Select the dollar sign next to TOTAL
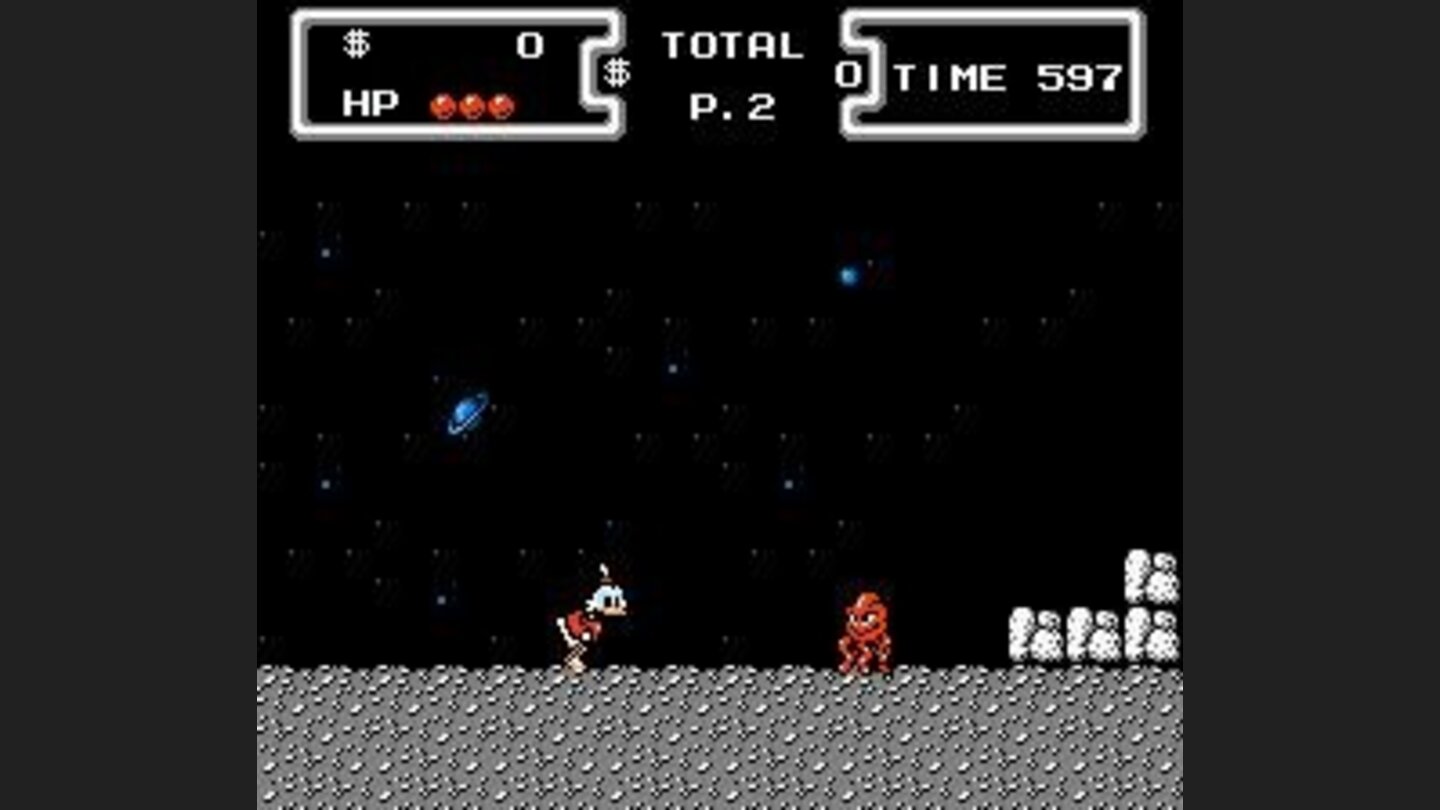This screenshot has height=810, width=1440. tap(617, 72)
